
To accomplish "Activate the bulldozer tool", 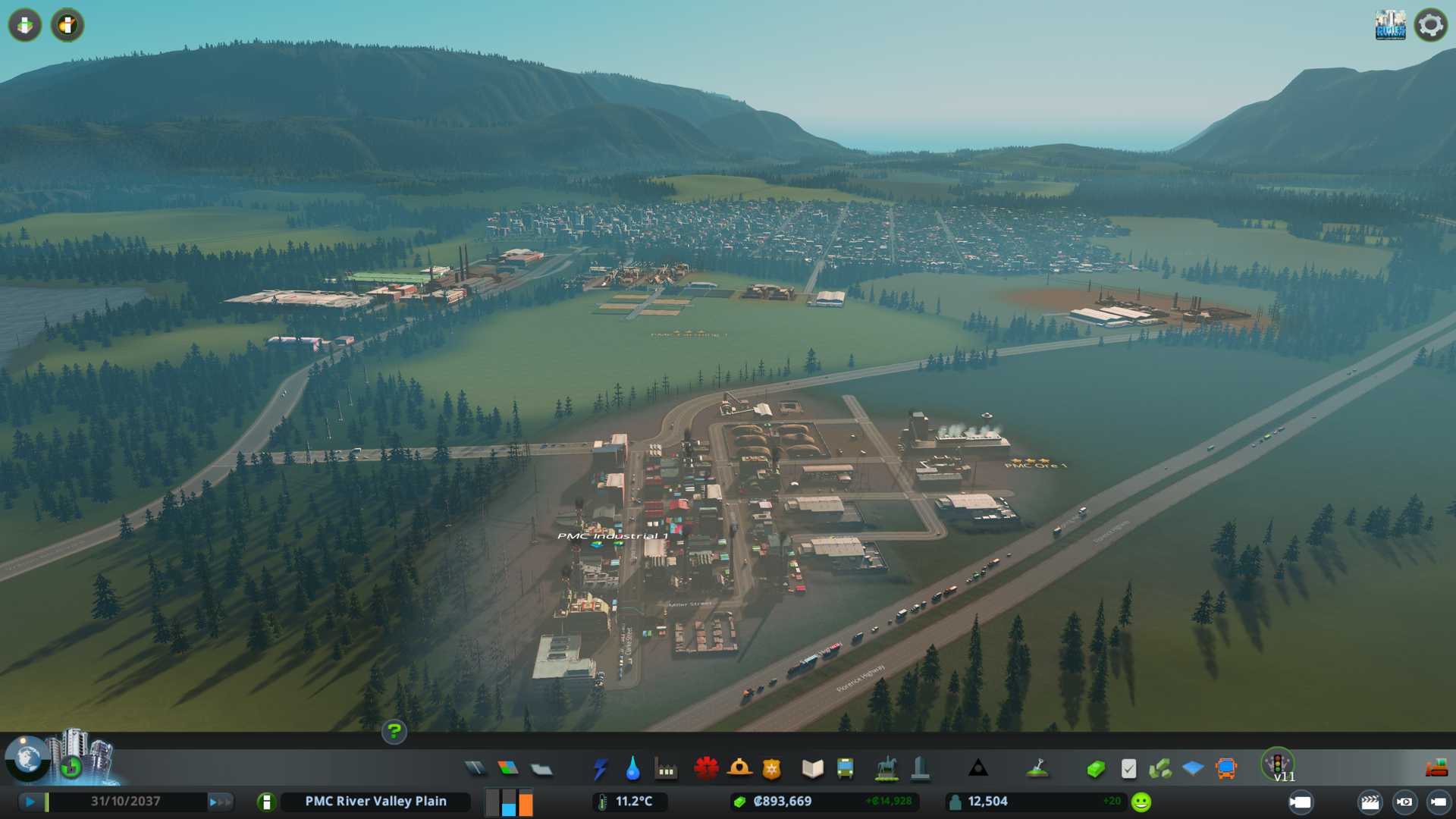I will [1436, 769].
